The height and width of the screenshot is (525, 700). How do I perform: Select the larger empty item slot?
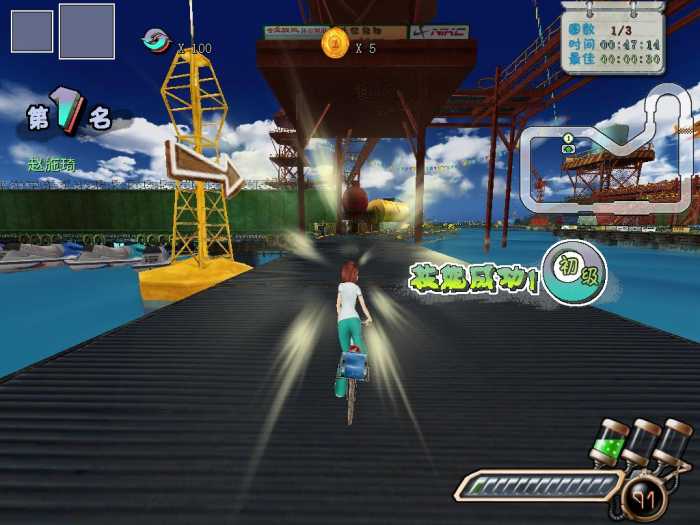(x=86, y=31)
